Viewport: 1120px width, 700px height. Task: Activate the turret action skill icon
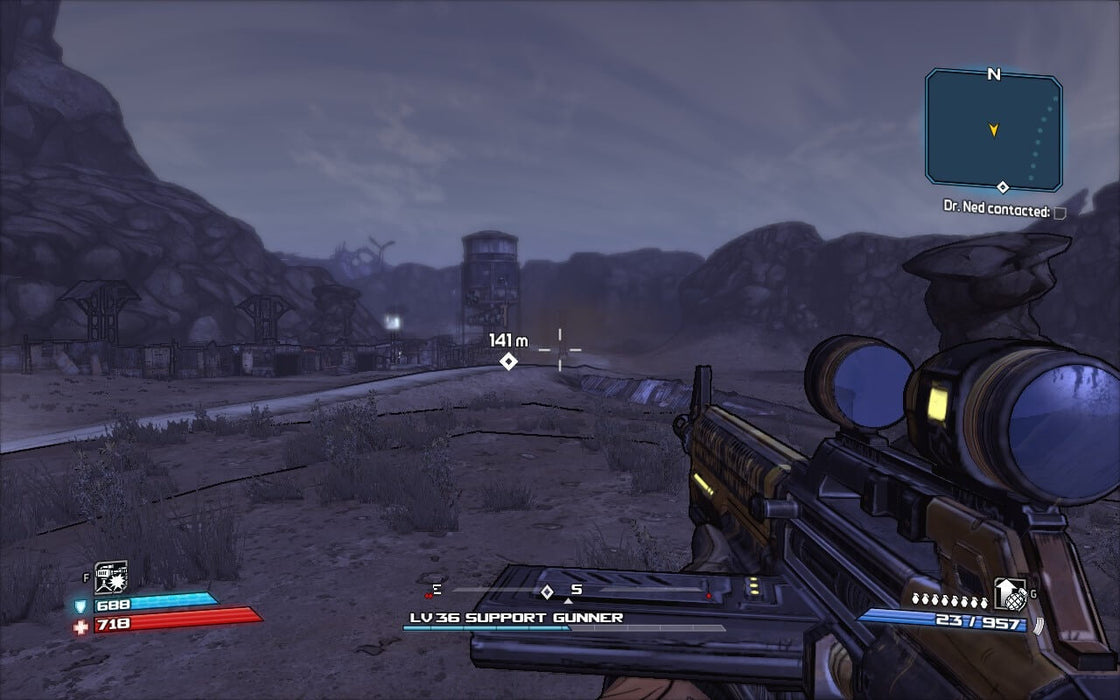click(x=111, y=577)
